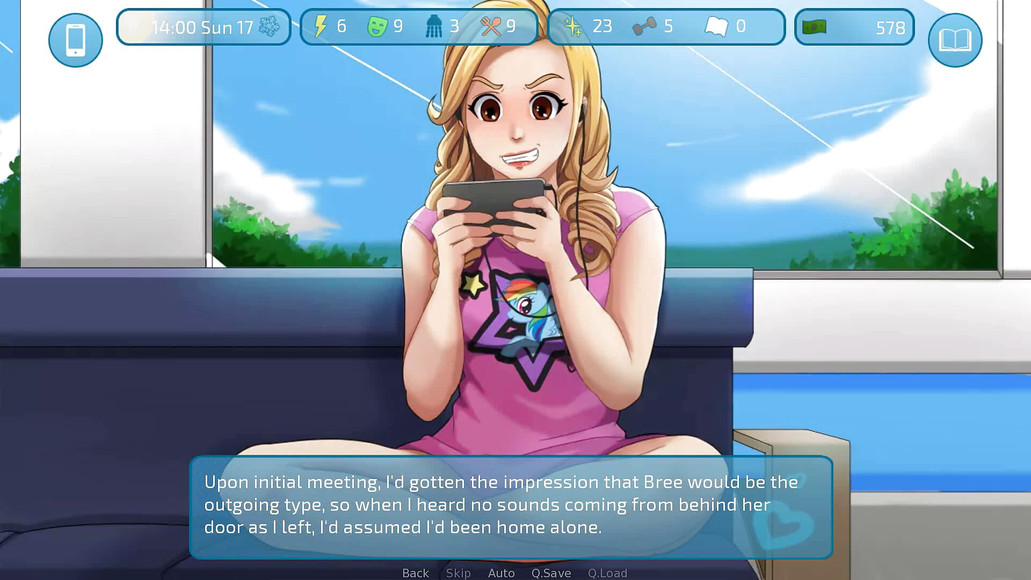1031x580 pixels.
Task: Quick load with Q.Load
Action: (607, 573)
